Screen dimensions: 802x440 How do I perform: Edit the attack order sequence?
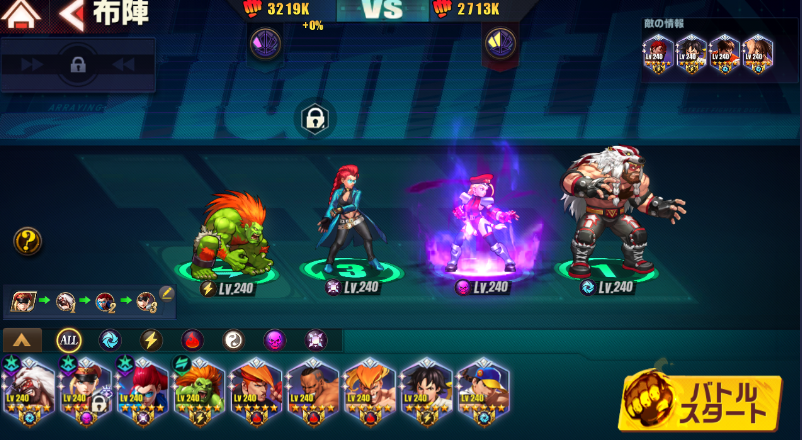coord(167,294)
